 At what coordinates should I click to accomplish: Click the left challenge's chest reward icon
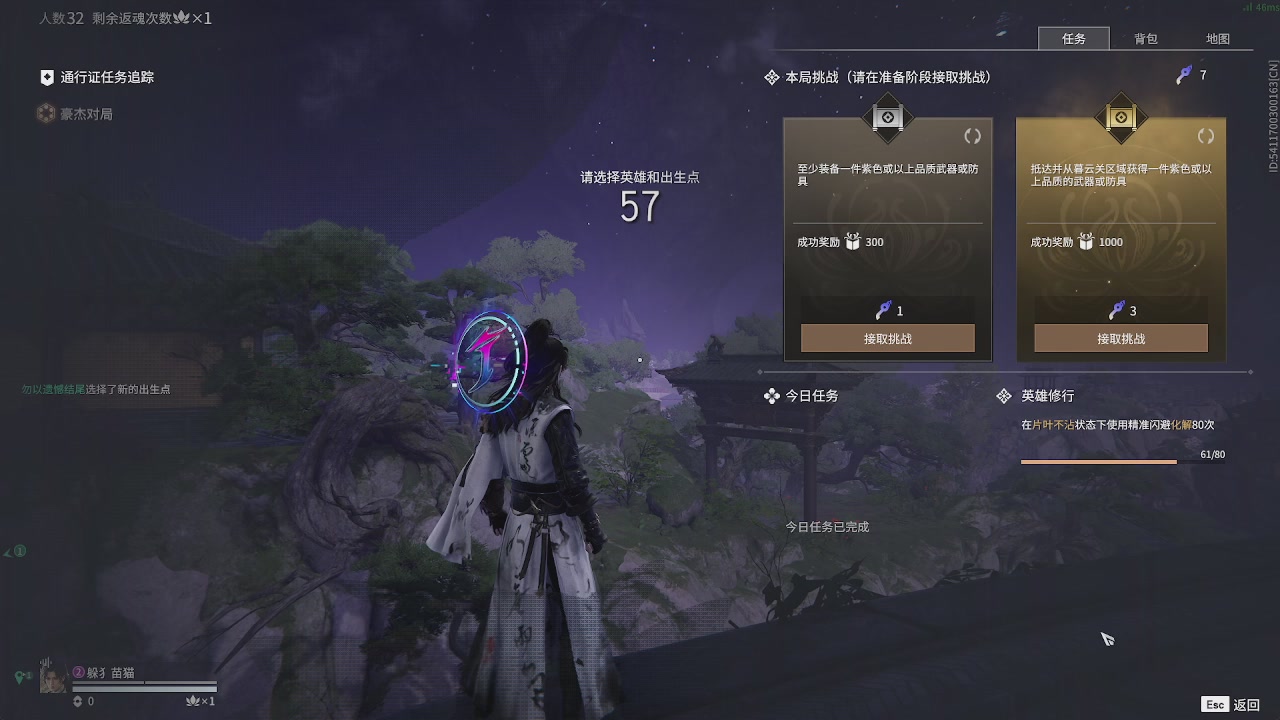tap(853, 241)
